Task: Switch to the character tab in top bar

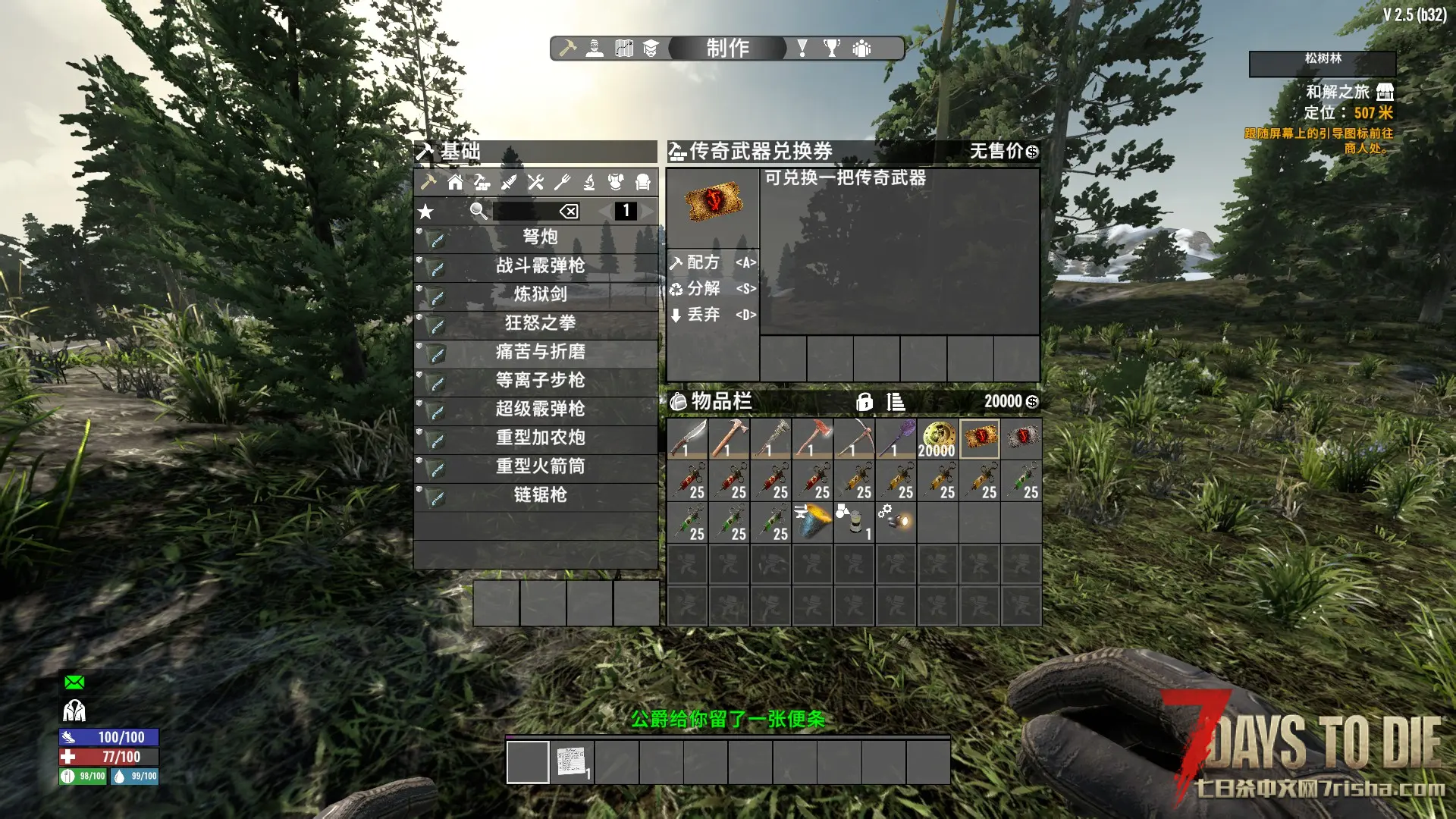Action: (x=595, y=49)
